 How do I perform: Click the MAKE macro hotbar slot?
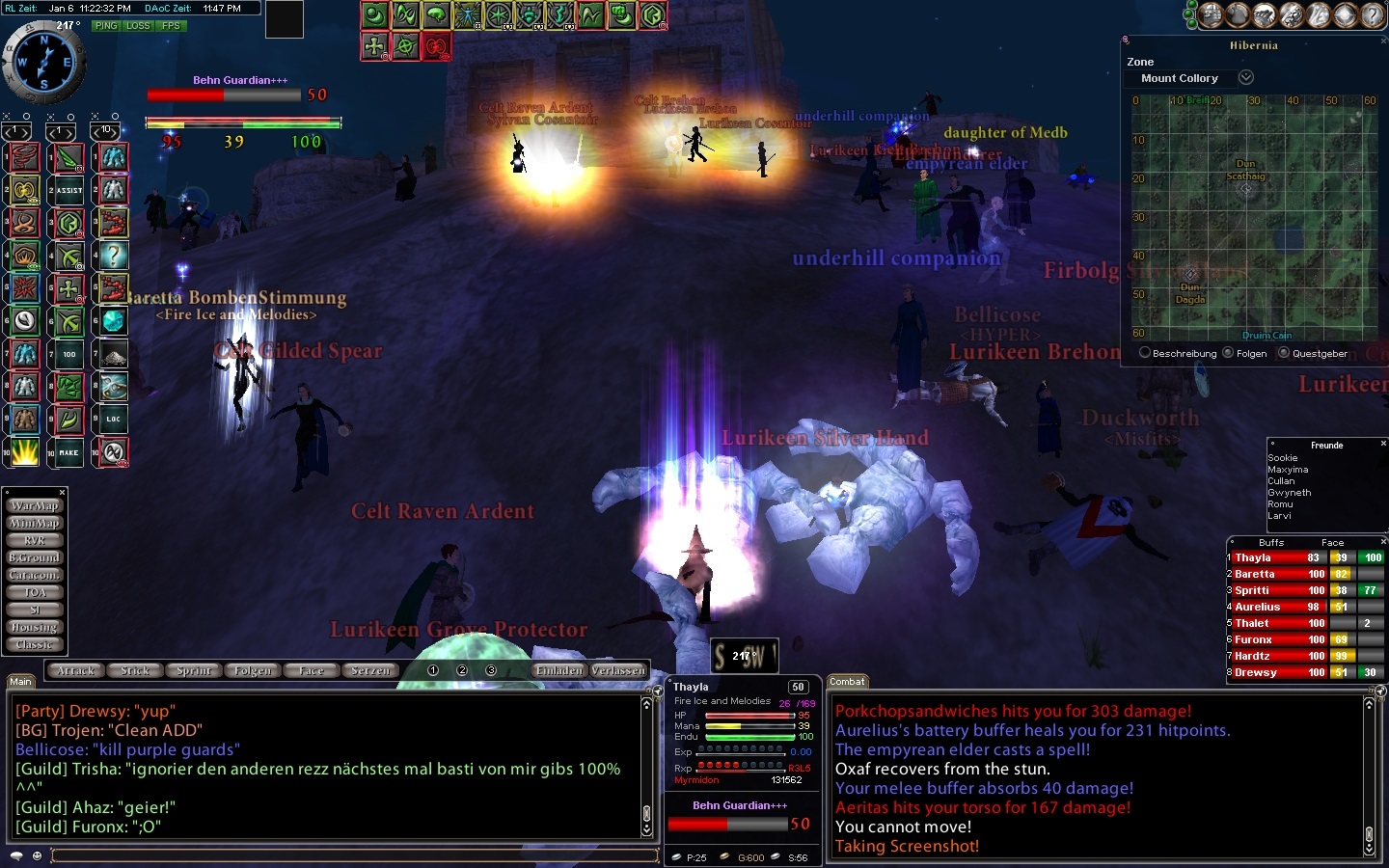pos(69,452)
